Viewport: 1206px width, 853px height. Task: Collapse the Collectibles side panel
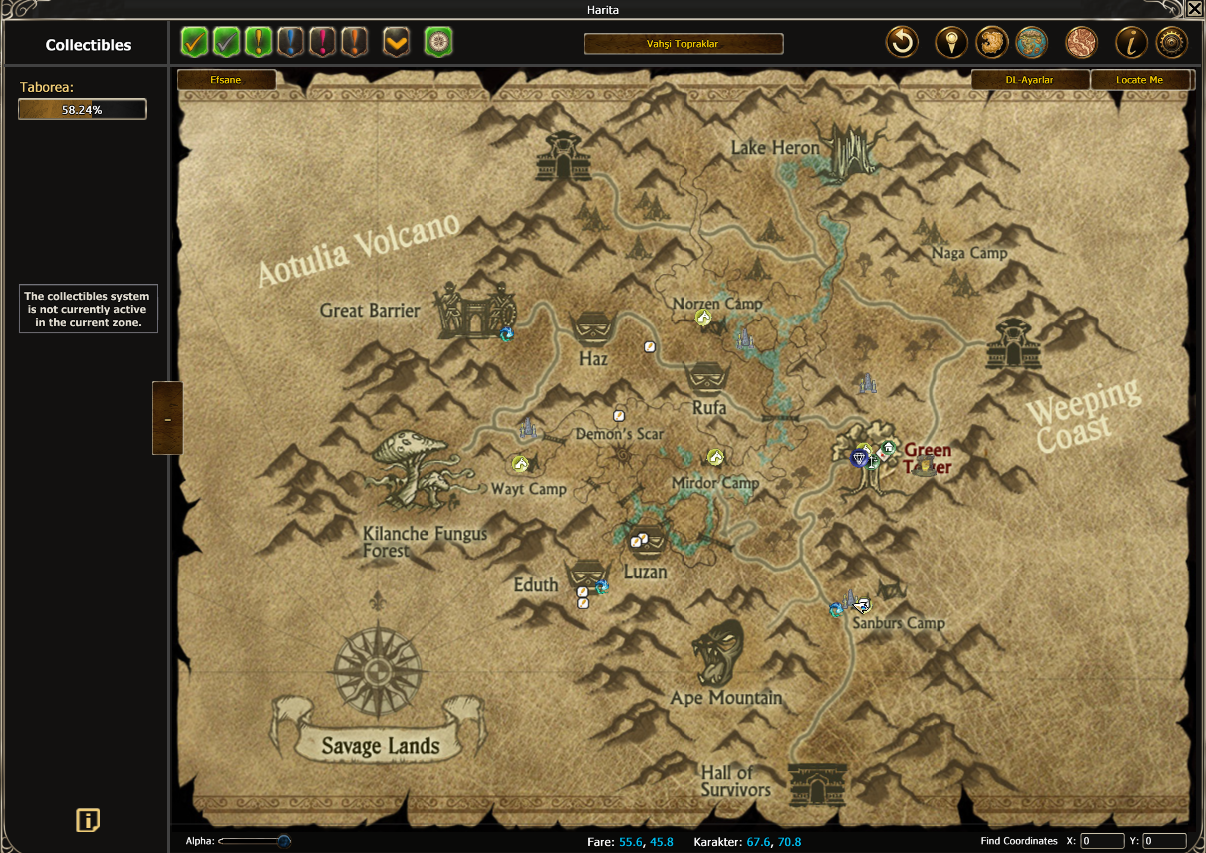[x=167, y=418]
